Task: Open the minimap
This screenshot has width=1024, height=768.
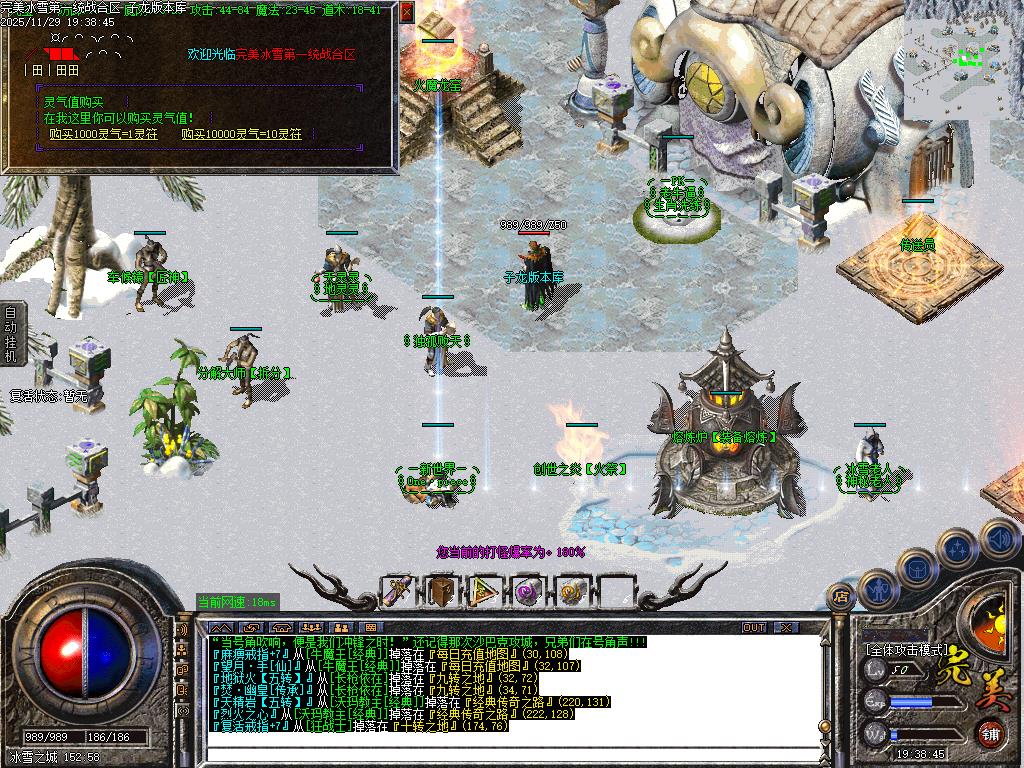Action: (958, 60)
